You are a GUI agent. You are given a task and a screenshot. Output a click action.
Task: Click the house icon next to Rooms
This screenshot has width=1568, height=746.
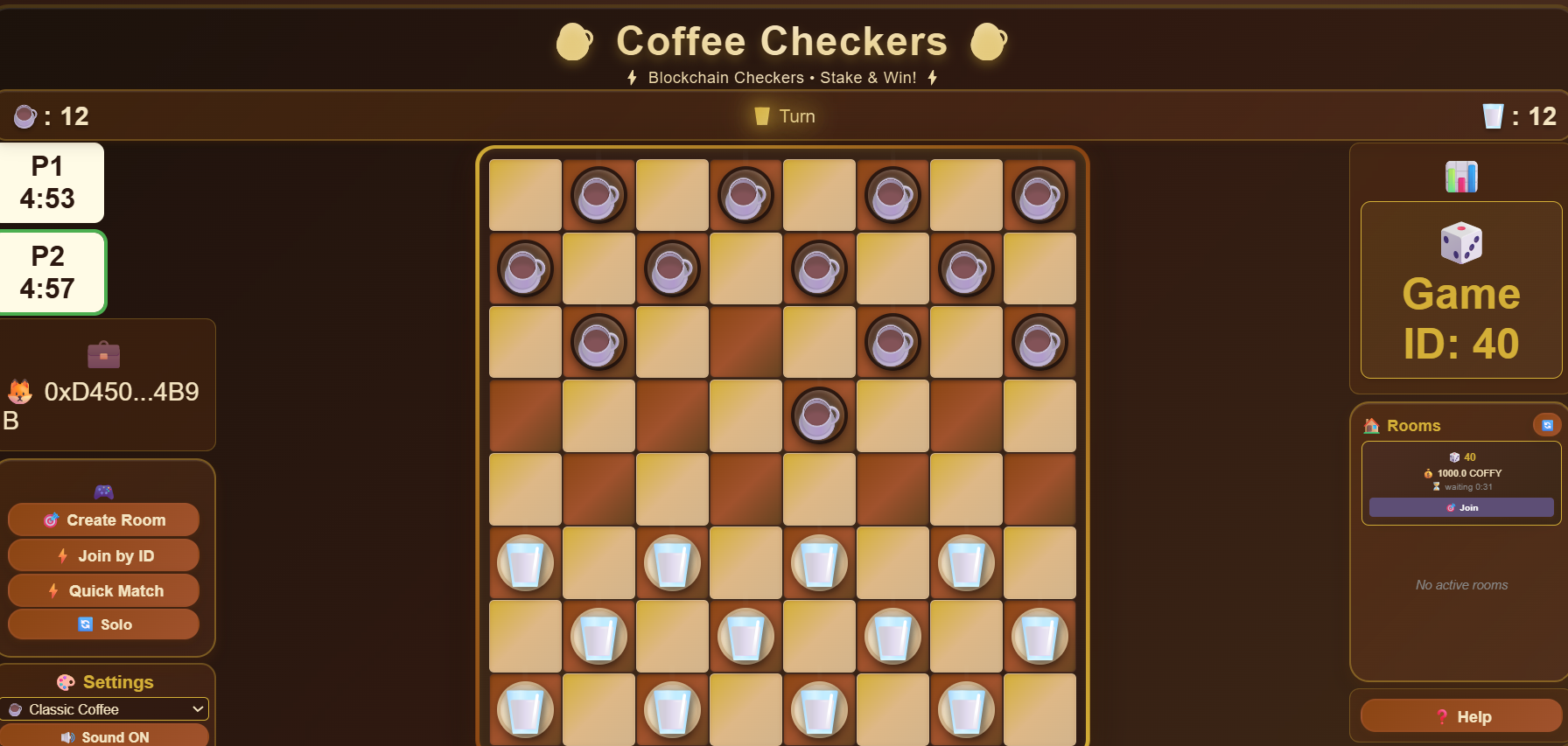(1370, 425)
